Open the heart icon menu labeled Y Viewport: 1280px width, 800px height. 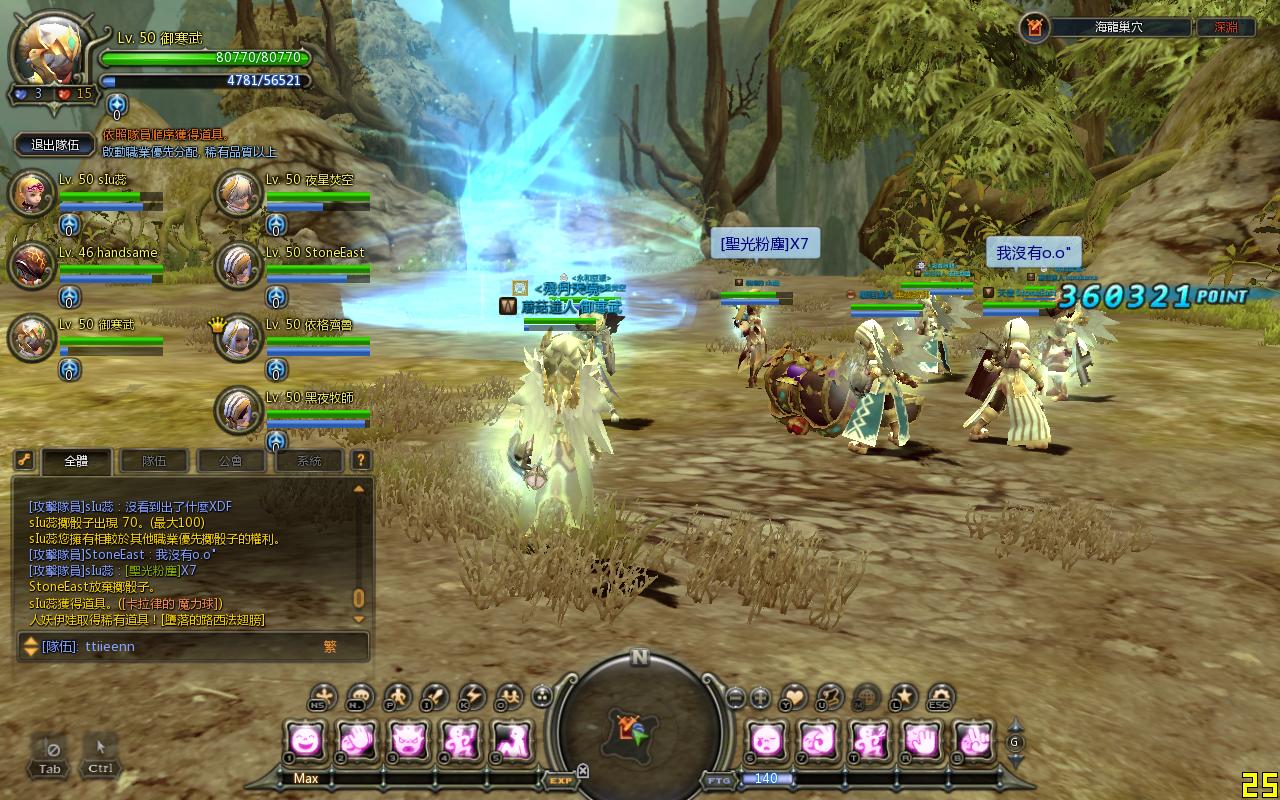click(794, 696)
